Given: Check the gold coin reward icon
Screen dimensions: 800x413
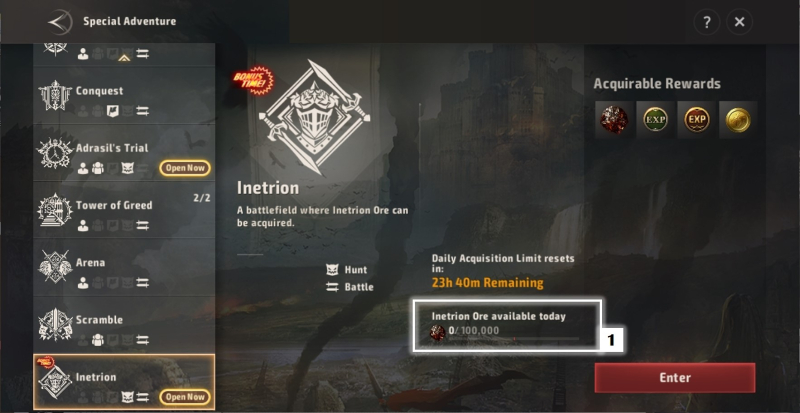Looking at the screenshot, I should [x=738, y=119].
